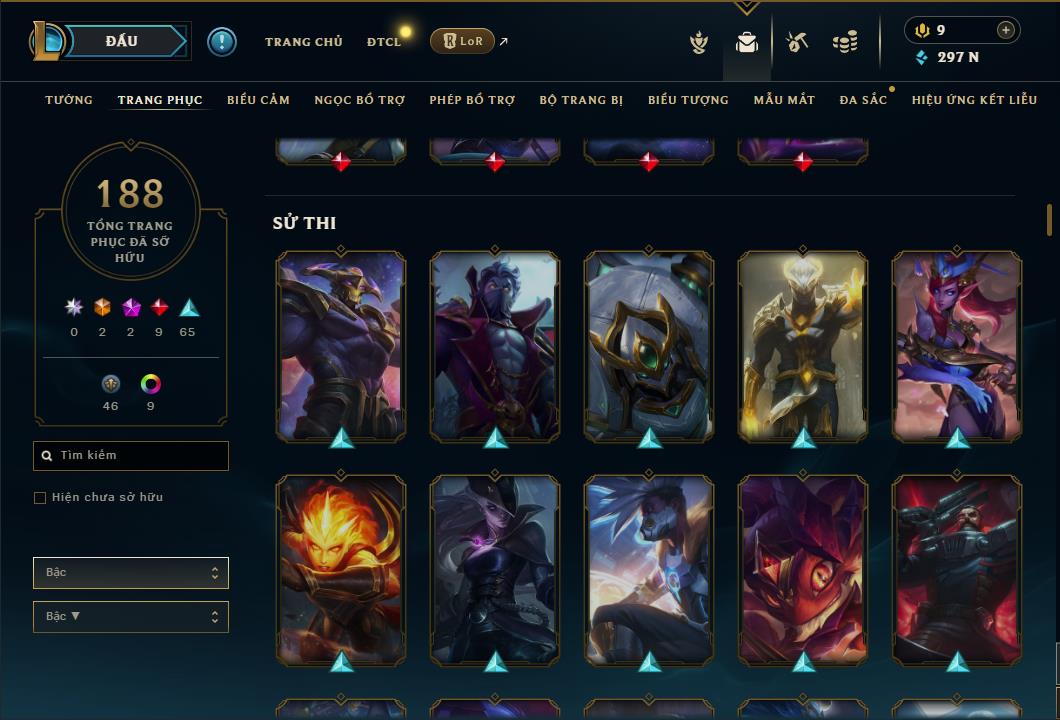The width and height of the screenshot is (1060, 720).
Task: Open the MẪU MẮT tab
Action: click(x=784, y=100)
